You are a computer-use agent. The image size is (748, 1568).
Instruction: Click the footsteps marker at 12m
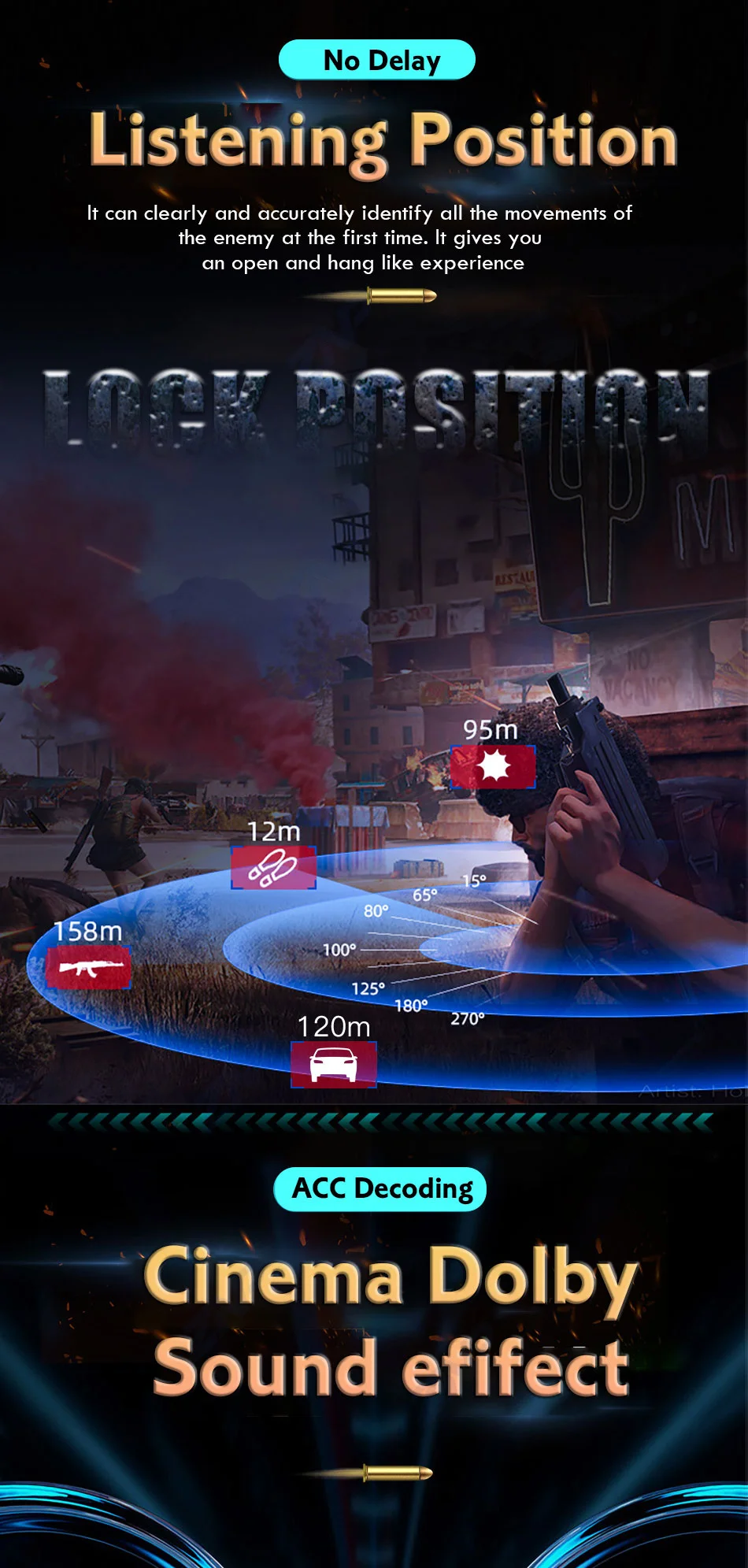(x=273, y=868)
